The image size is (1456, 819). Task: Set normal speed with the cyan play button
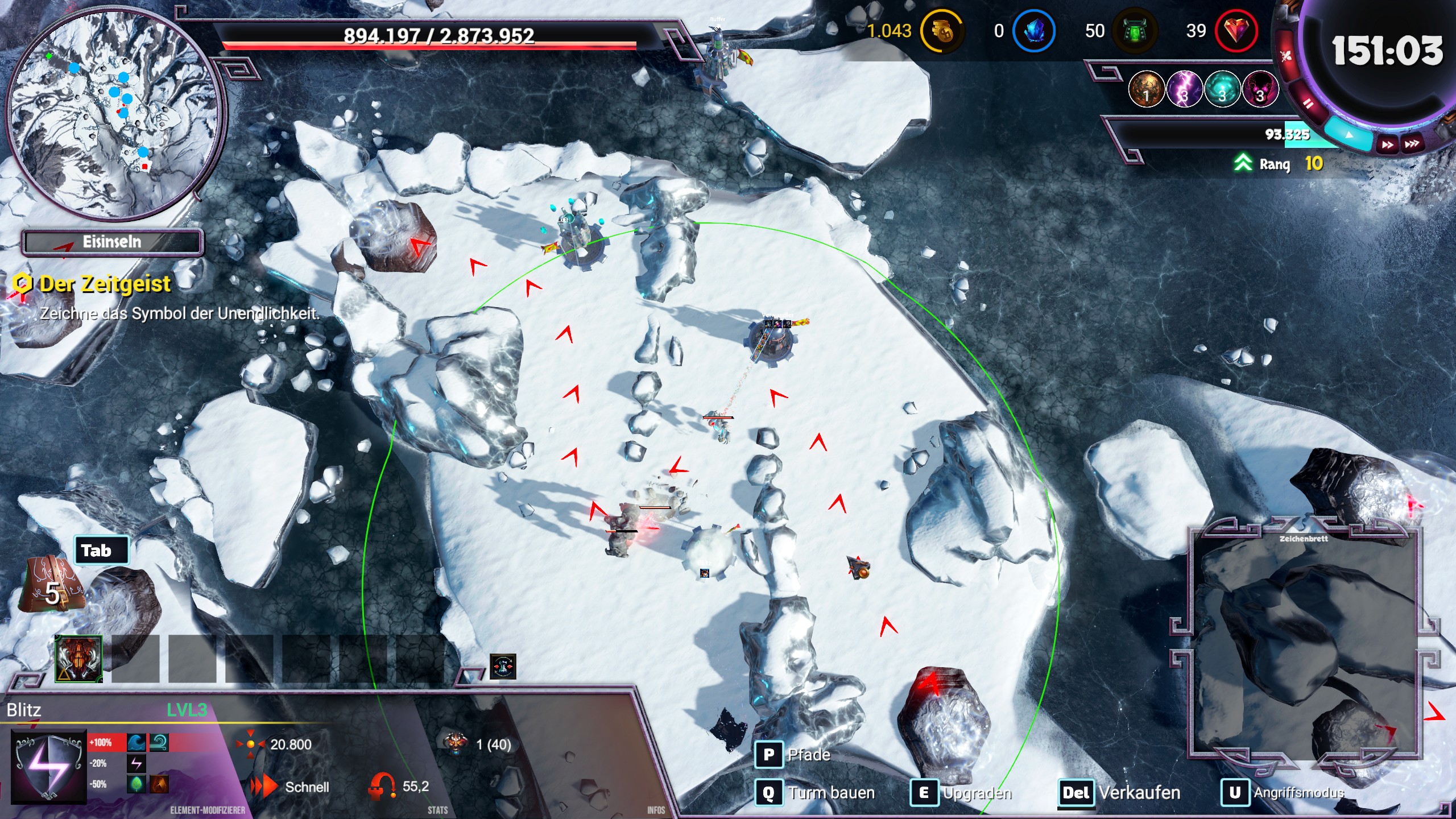pos(1349,135)
